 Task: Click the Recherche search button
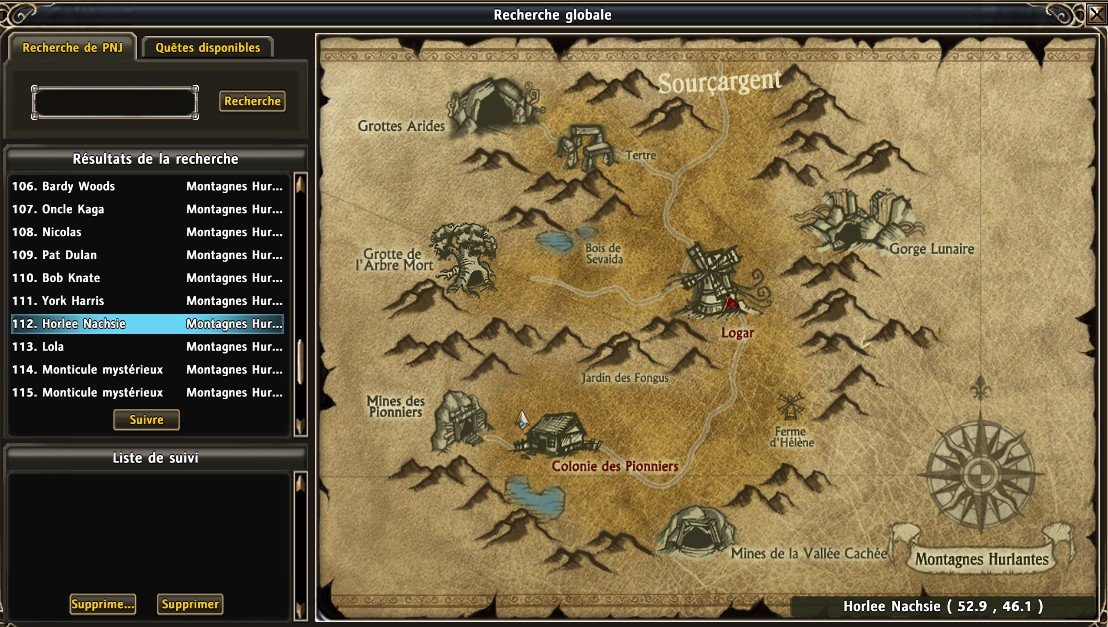point(252,101)
